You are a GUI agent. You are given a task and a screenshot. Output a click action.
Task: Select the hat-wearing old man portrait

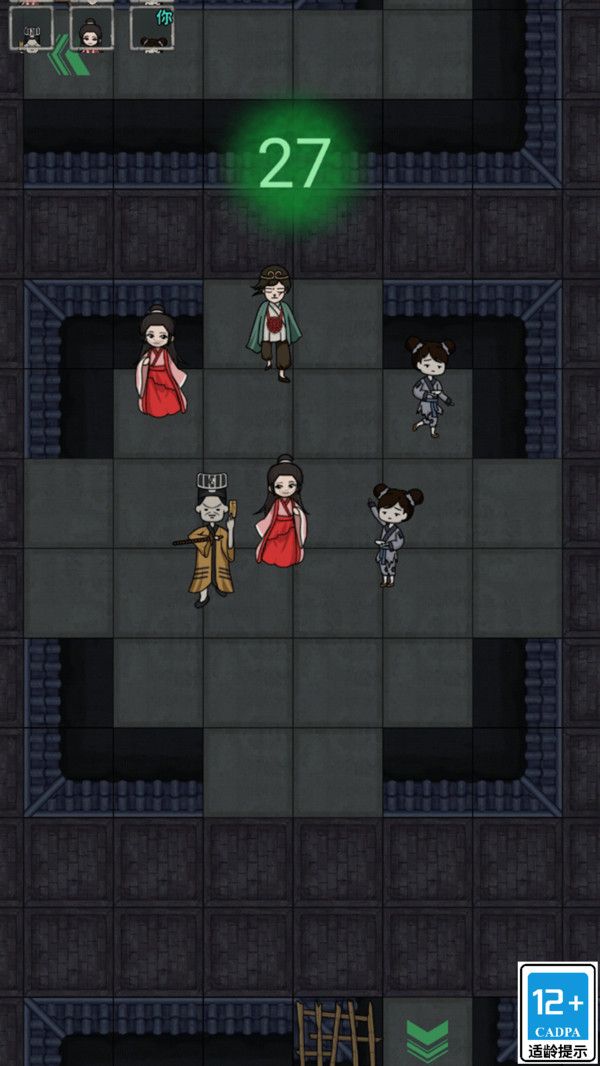pos(31,28)
